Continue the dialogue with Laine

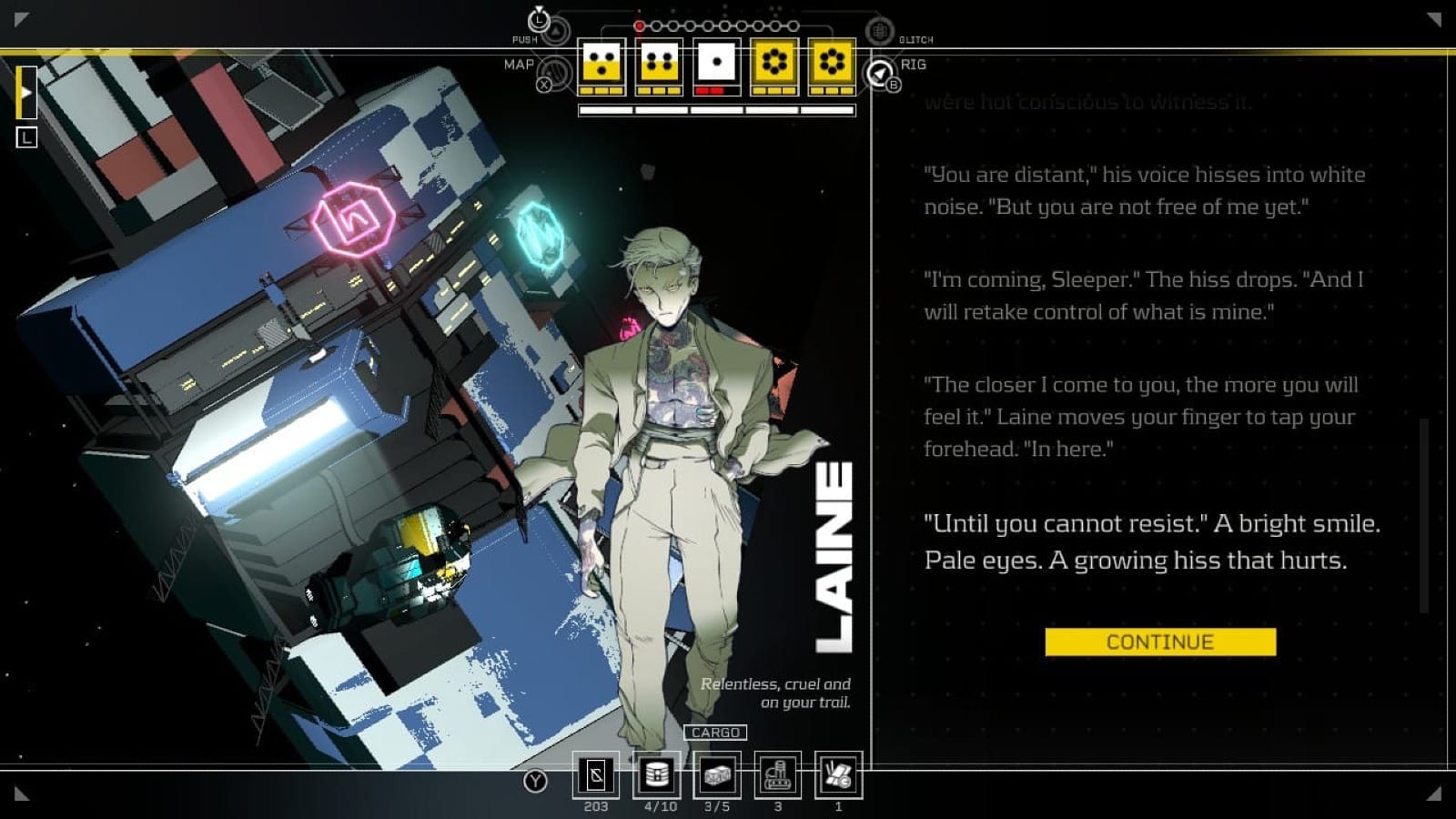1160,642
